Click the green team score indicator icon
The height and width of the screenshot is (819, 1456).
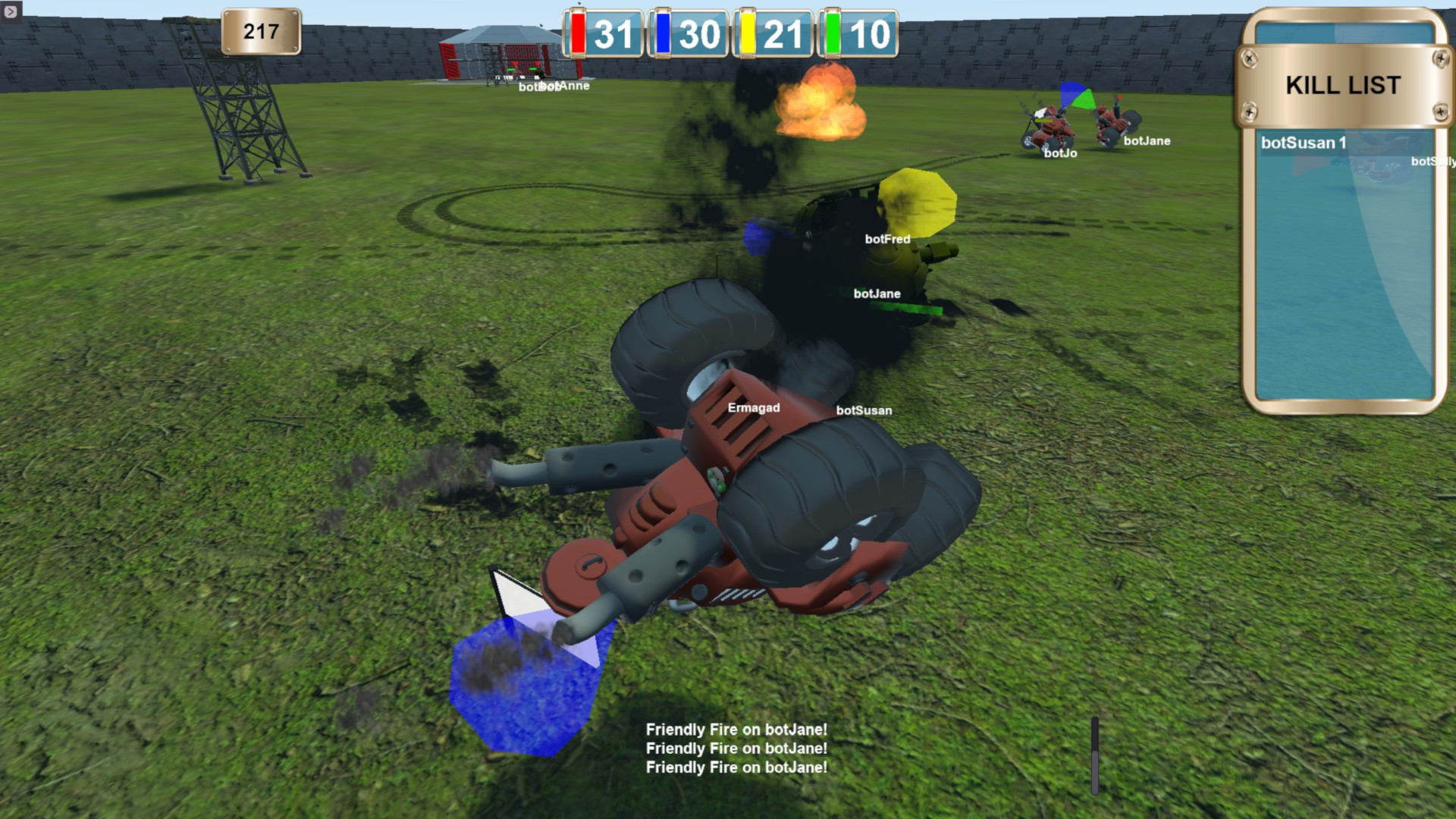tap(831, 34)
